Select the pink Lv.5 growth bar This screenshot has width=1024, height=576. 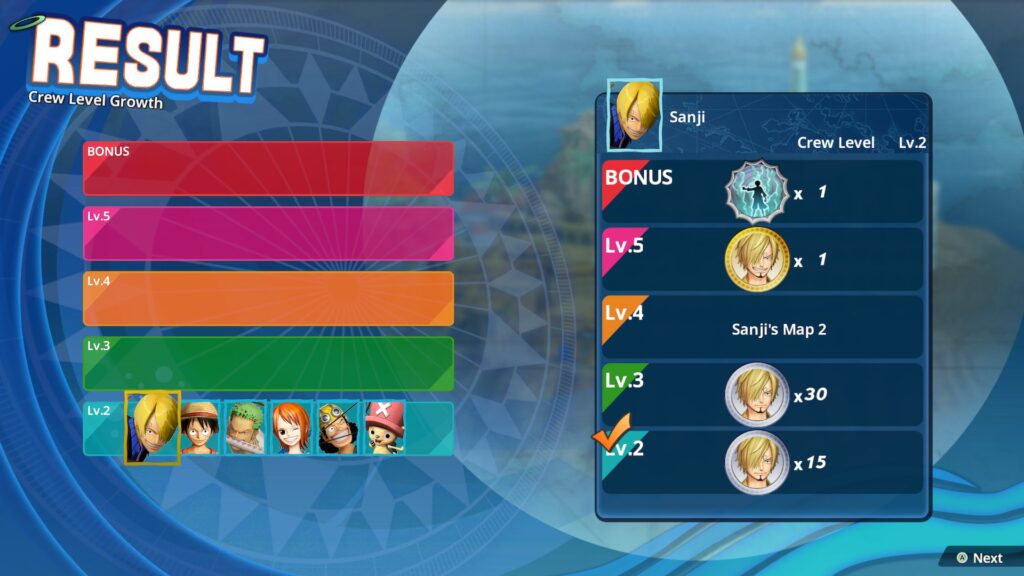pyautogui.click(x=268, y=233)
